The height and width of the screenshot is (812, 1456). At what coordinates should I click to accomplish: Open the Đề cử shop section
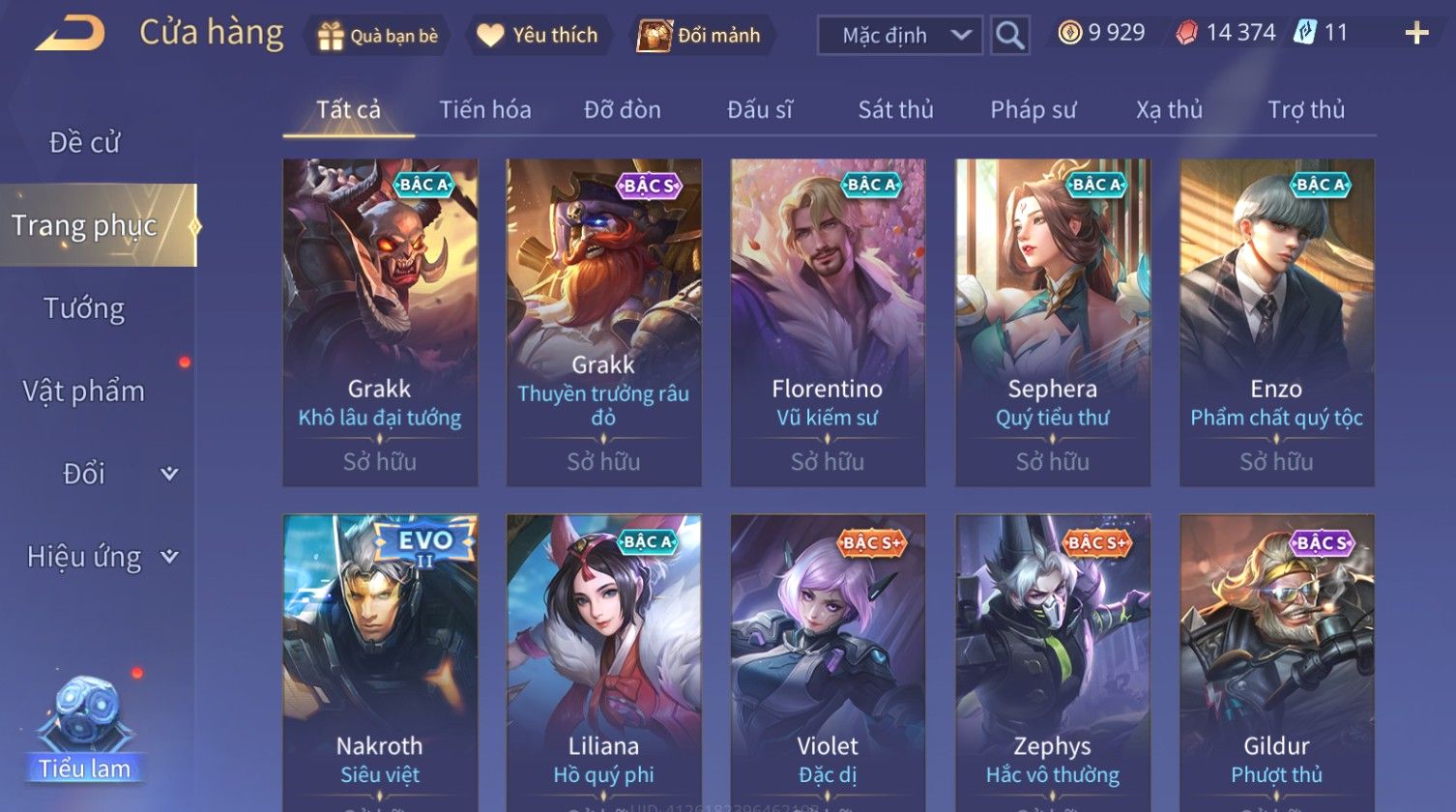(85, 143)
